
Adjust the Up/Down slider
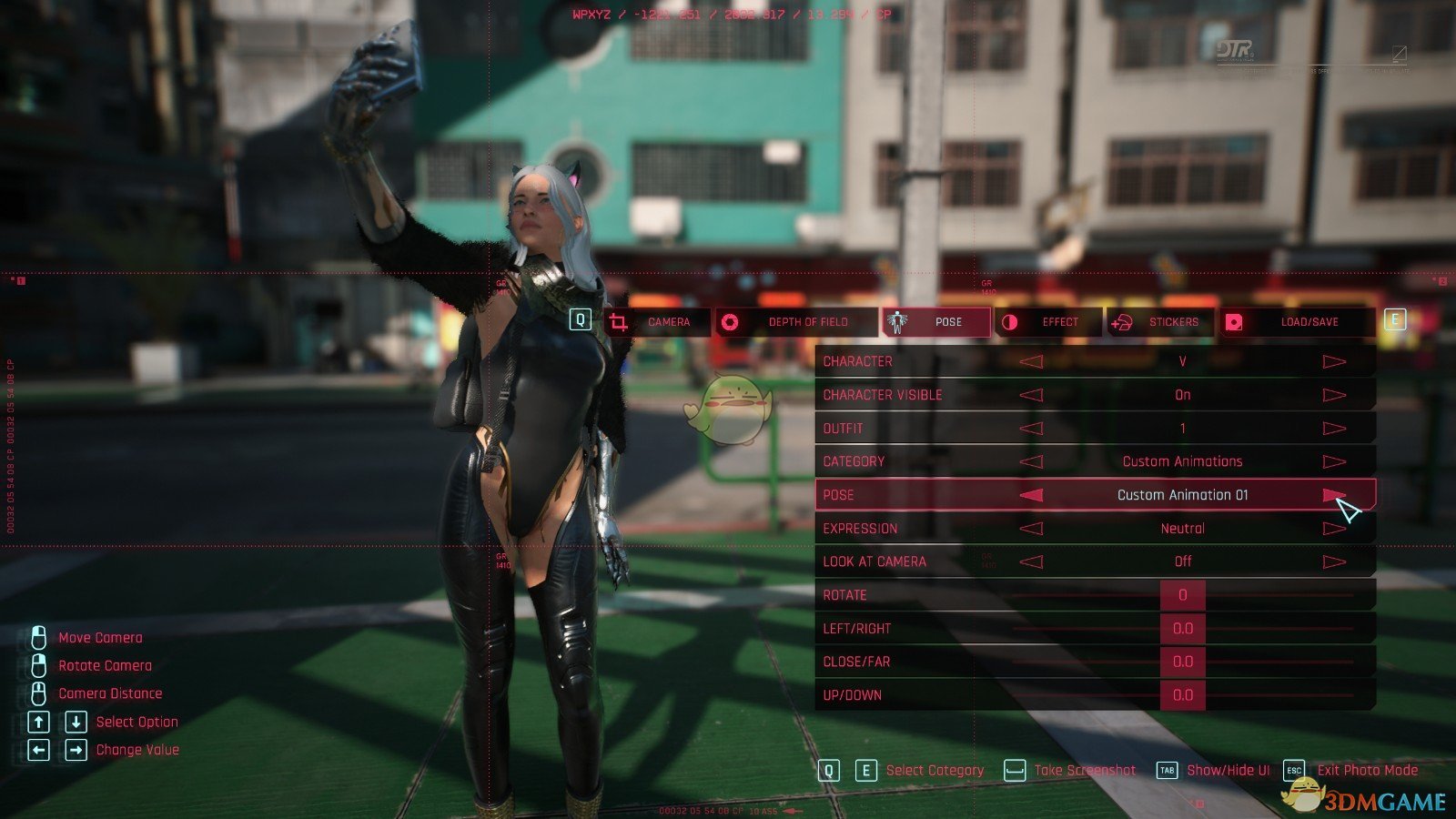(1182, 695)
